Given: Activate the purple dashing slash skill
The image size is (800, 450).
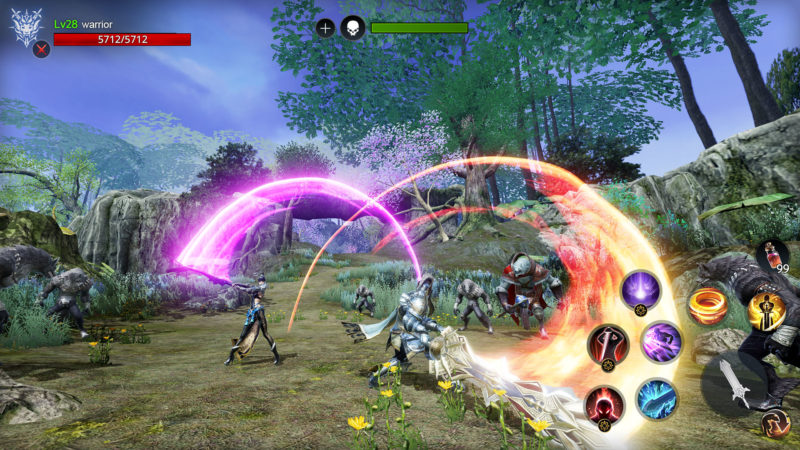Looking at the screenshot, I should click(x=661, y=341).
